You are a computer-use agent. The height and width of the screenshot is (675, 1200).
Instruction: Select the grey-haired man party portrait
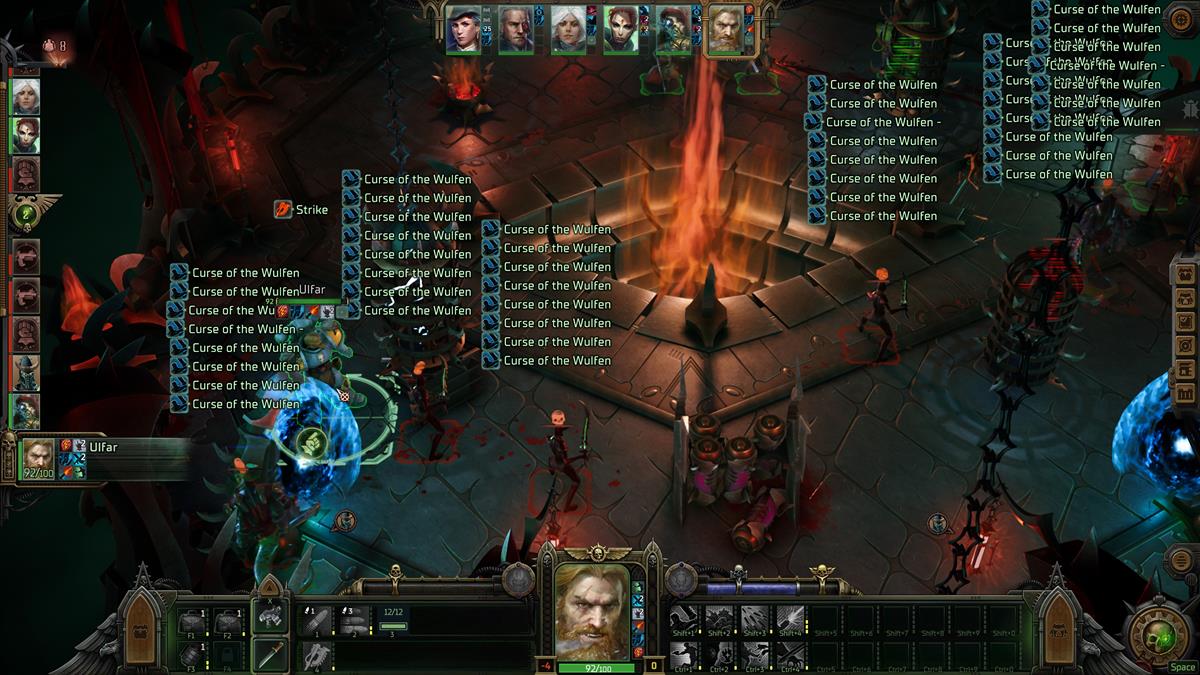516,29
